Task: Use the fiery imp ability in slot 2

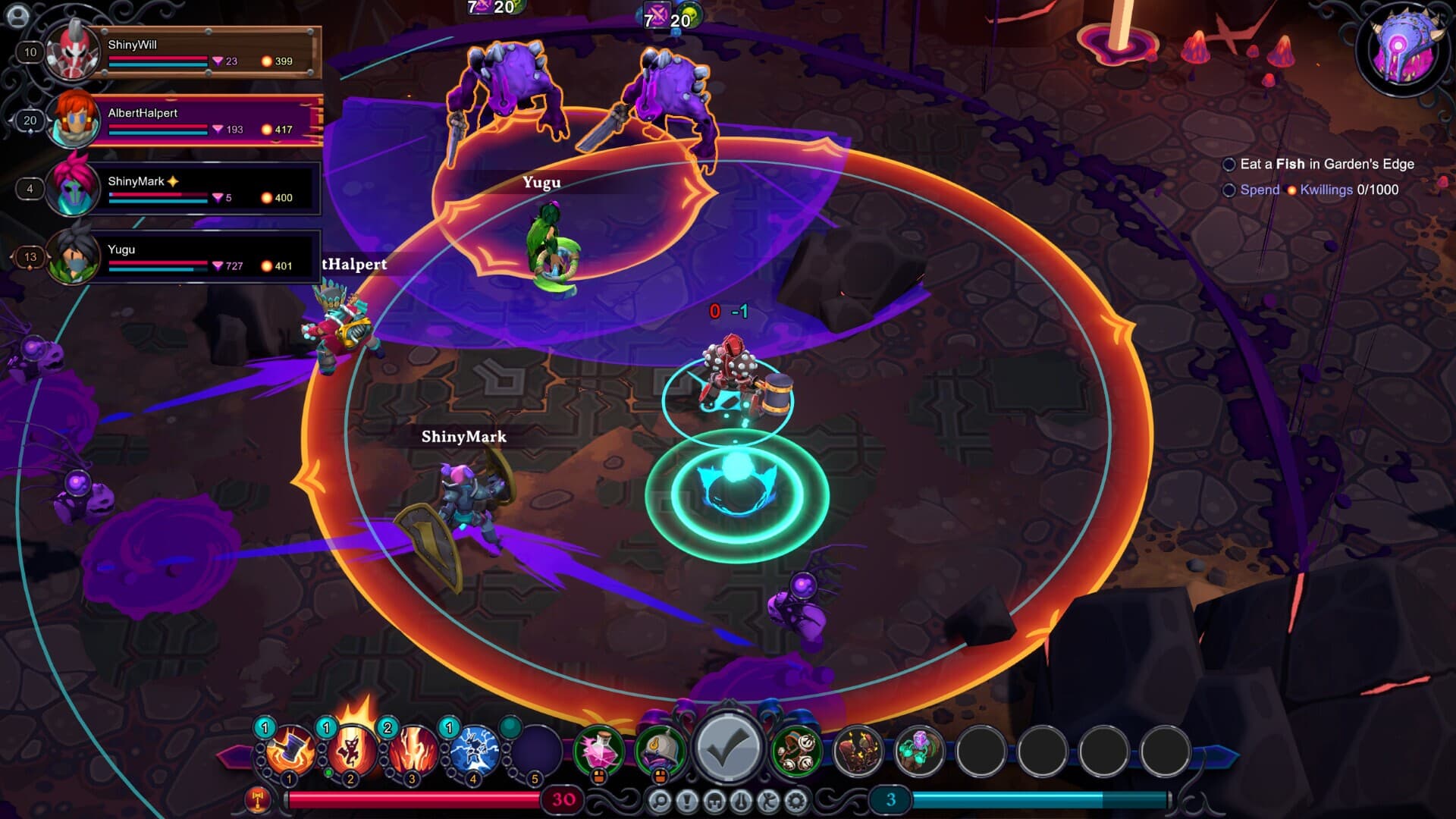Action: (352, 750)
